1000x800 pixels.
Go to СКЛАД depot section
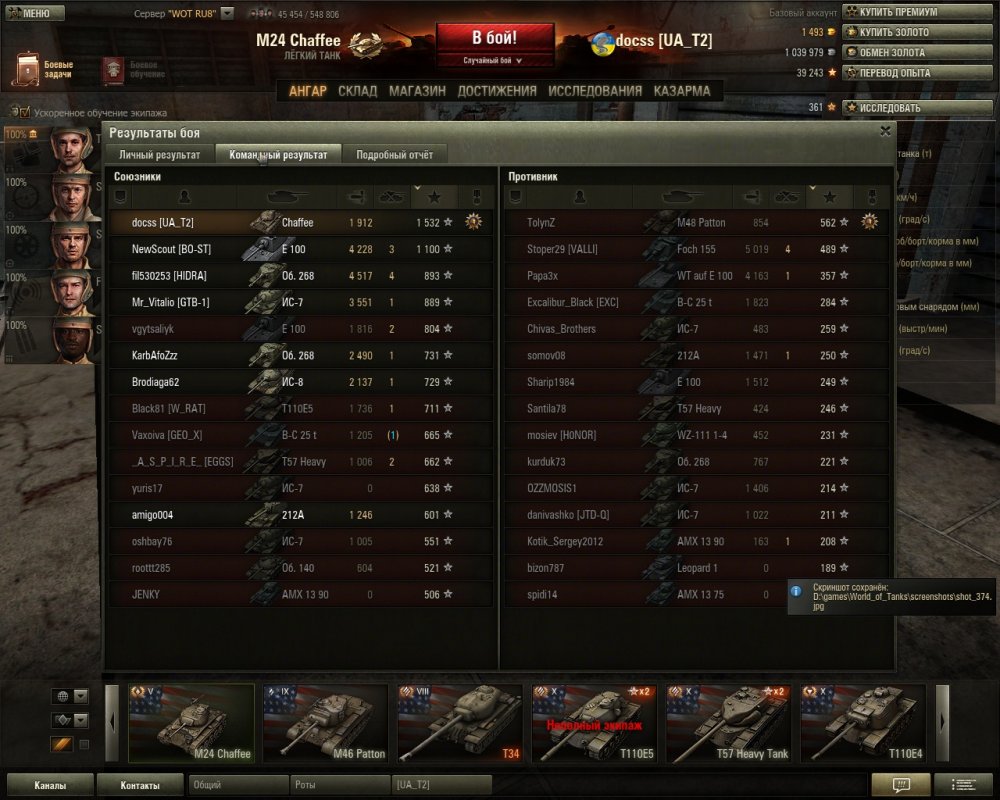(x=357, y=91)
